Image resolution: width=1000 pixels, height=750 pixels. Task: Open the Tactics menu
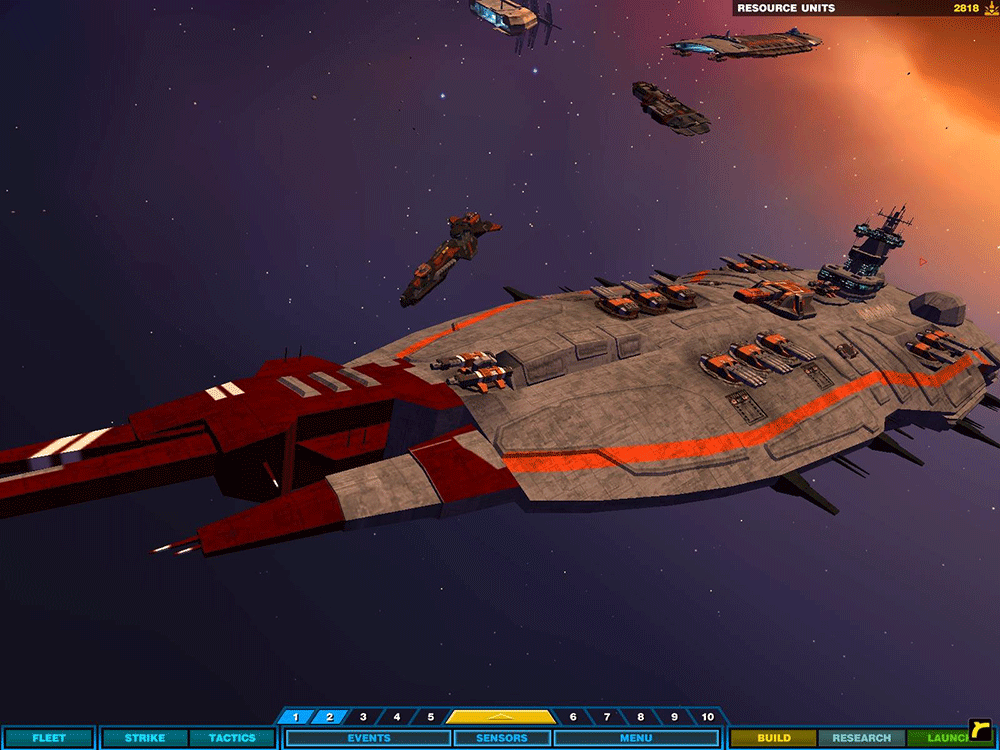click(x=231, y=738)
